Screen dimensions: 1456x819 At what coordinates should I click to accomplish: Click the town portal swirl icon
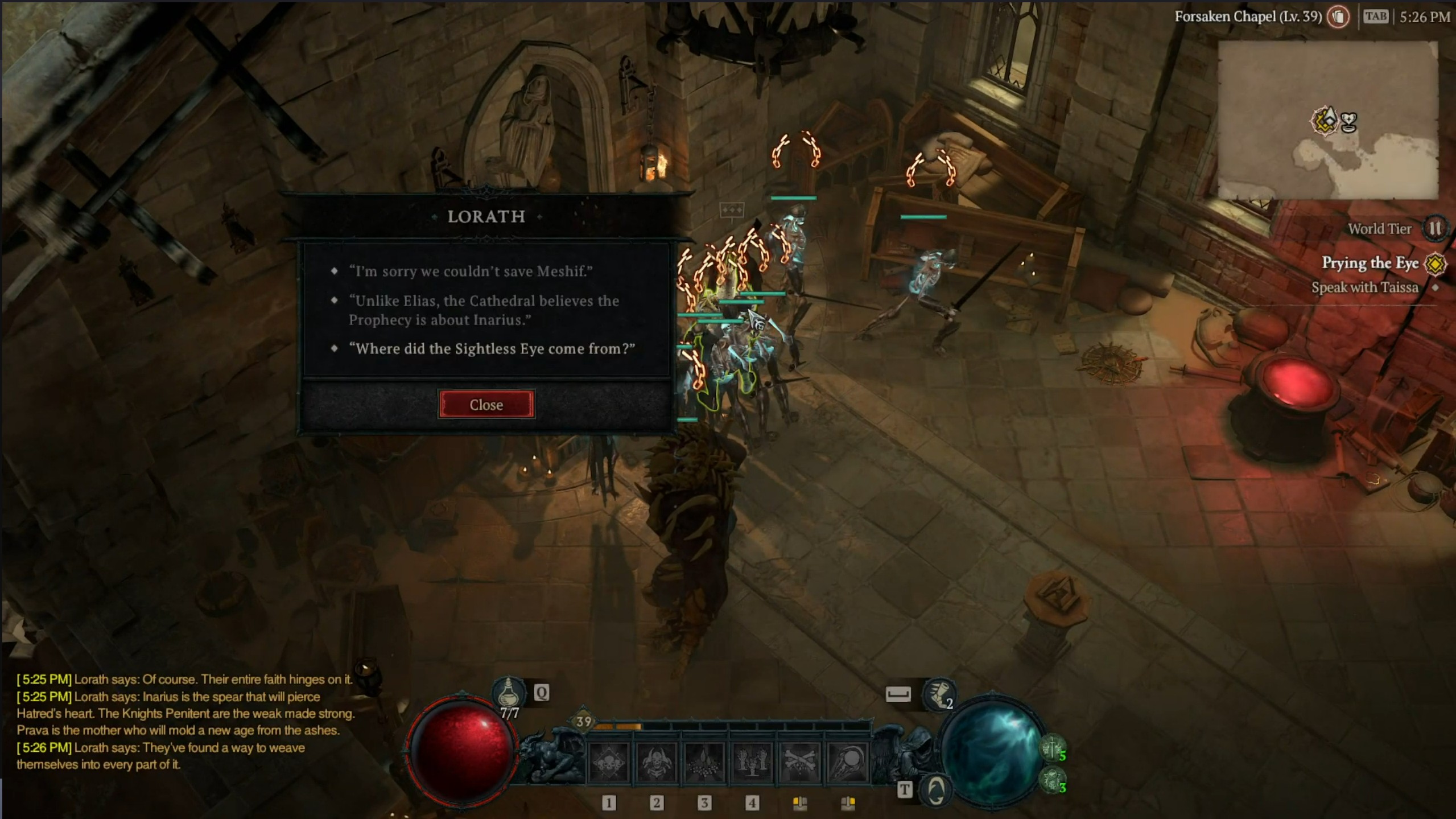[936, 790]
